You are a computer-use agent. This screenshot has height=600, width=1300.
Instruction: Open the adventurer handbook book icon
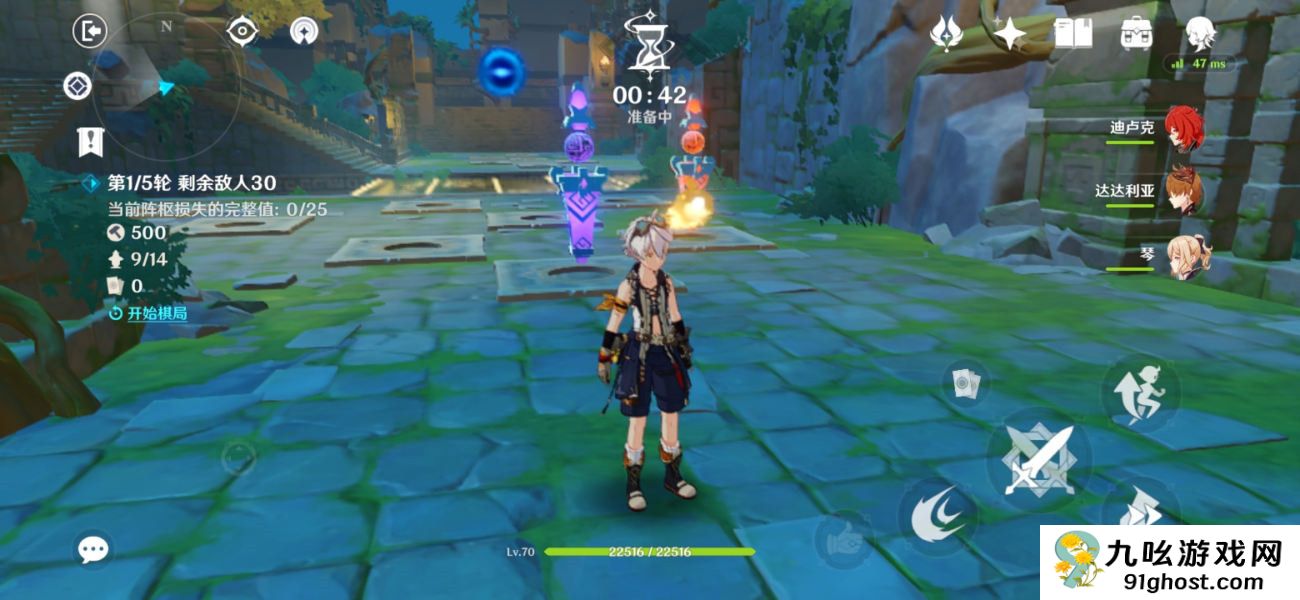pos(1073,34)
